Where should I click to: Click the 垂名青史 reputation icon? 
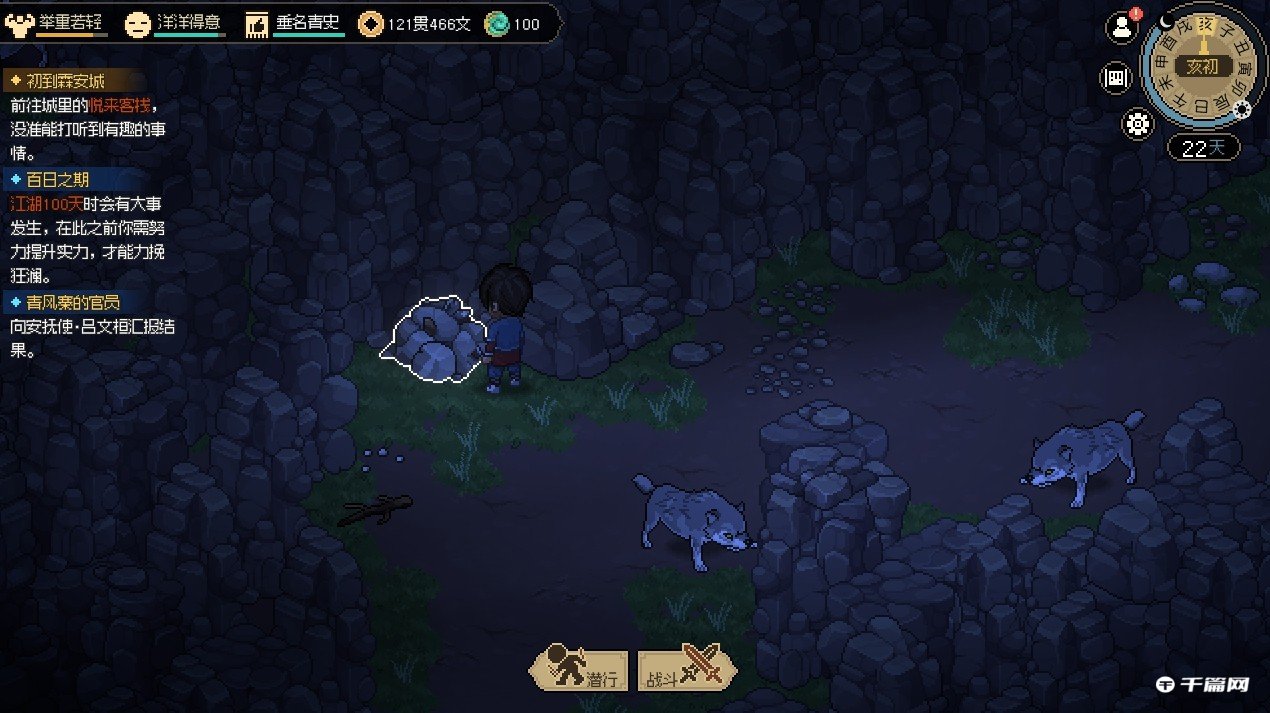click(x=257, y=24)
